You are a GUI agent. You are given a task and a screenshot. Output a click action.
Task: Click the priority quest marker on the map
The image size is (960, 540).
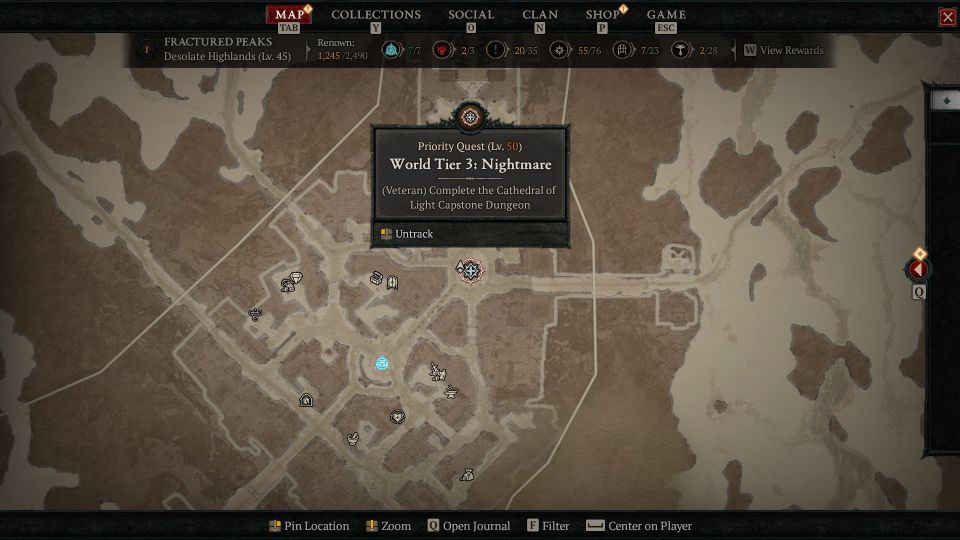click(x=469, y=270)
